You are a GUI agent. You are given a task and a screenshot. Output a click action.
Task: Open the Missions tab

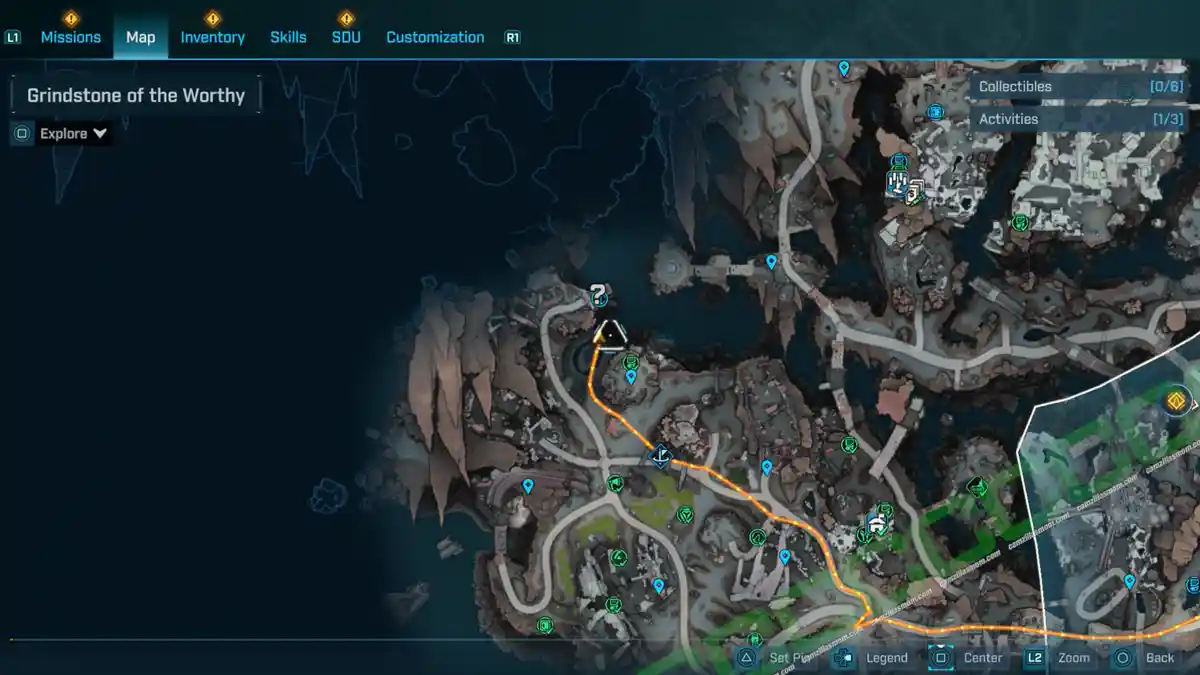(x=70, y=37)
